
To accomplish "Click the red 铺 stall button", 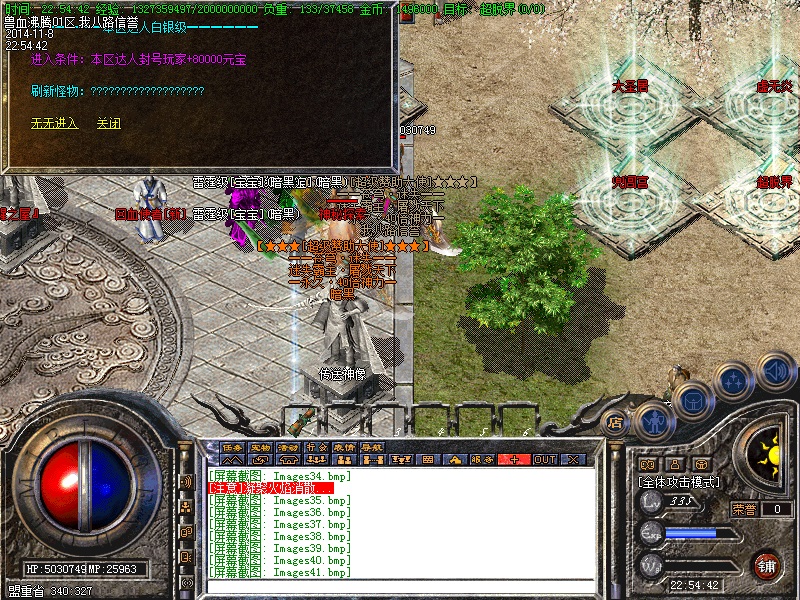I will 767,565.
